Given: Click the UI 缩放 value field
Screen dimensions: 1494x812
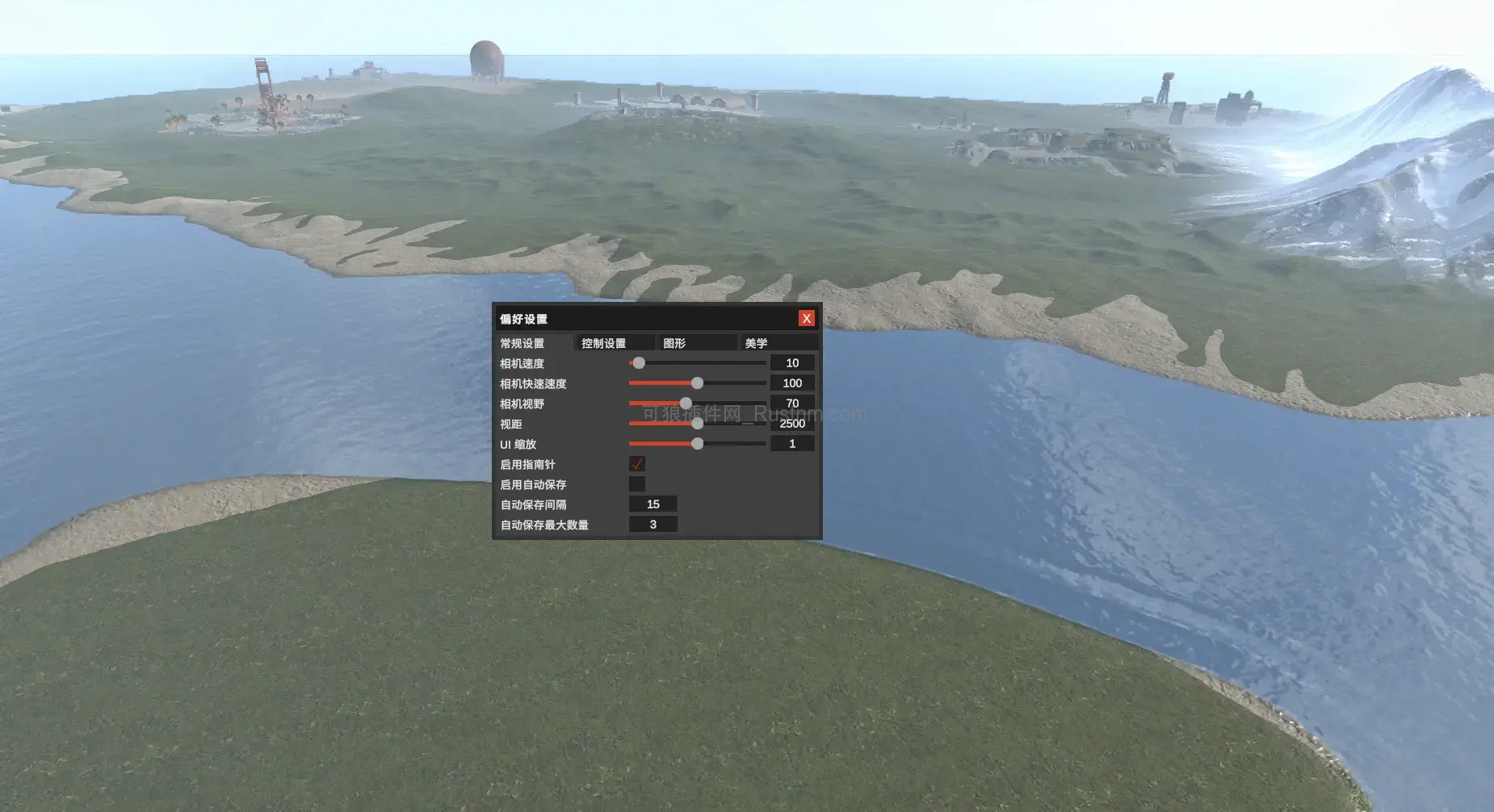Looking at the screenshot, I should [x=792, y=443].
